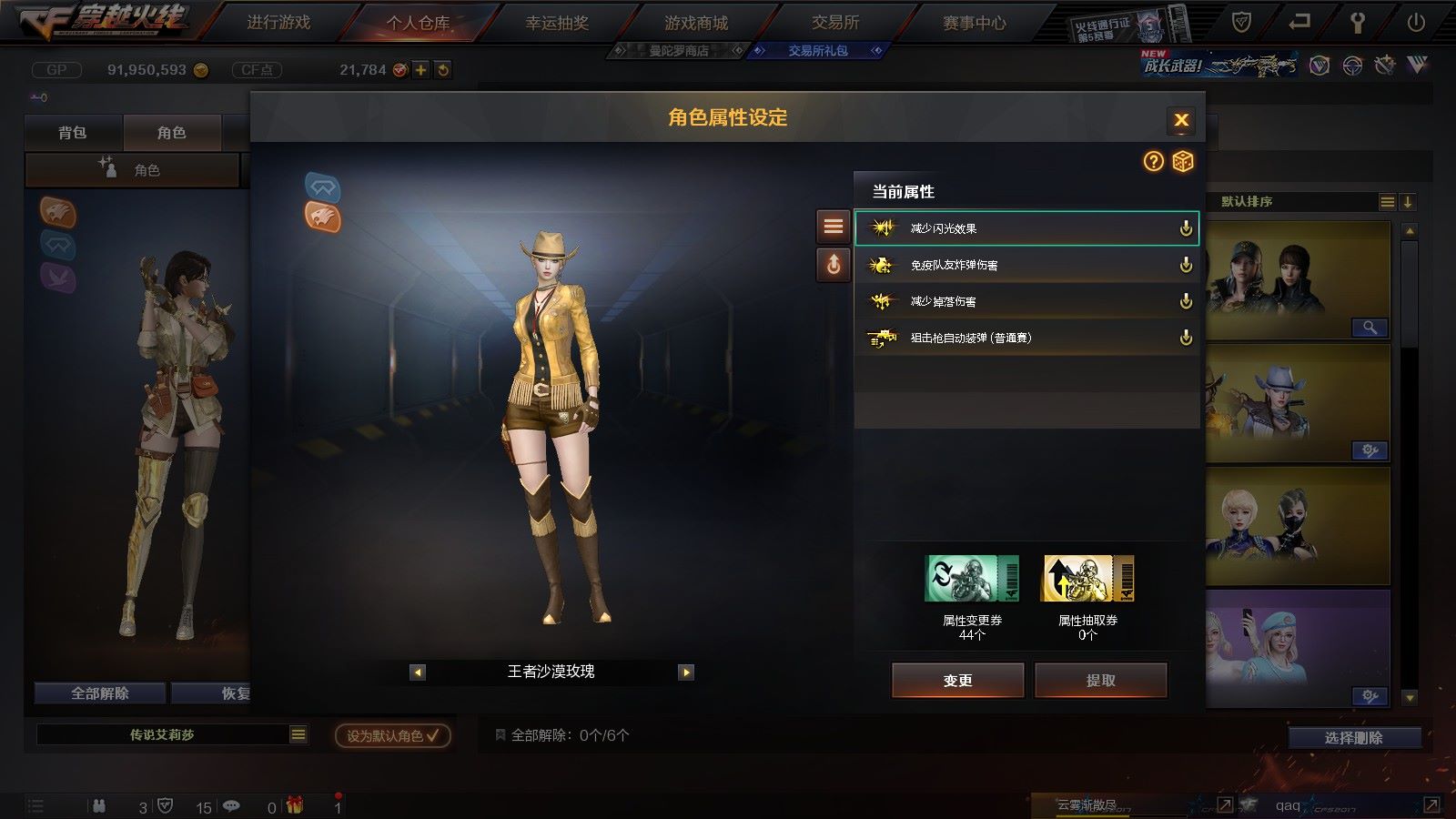The image size is (1456, 819).
Task: Show the next character with right arrow
Action: pyautogui.click(x=686, y=672)
